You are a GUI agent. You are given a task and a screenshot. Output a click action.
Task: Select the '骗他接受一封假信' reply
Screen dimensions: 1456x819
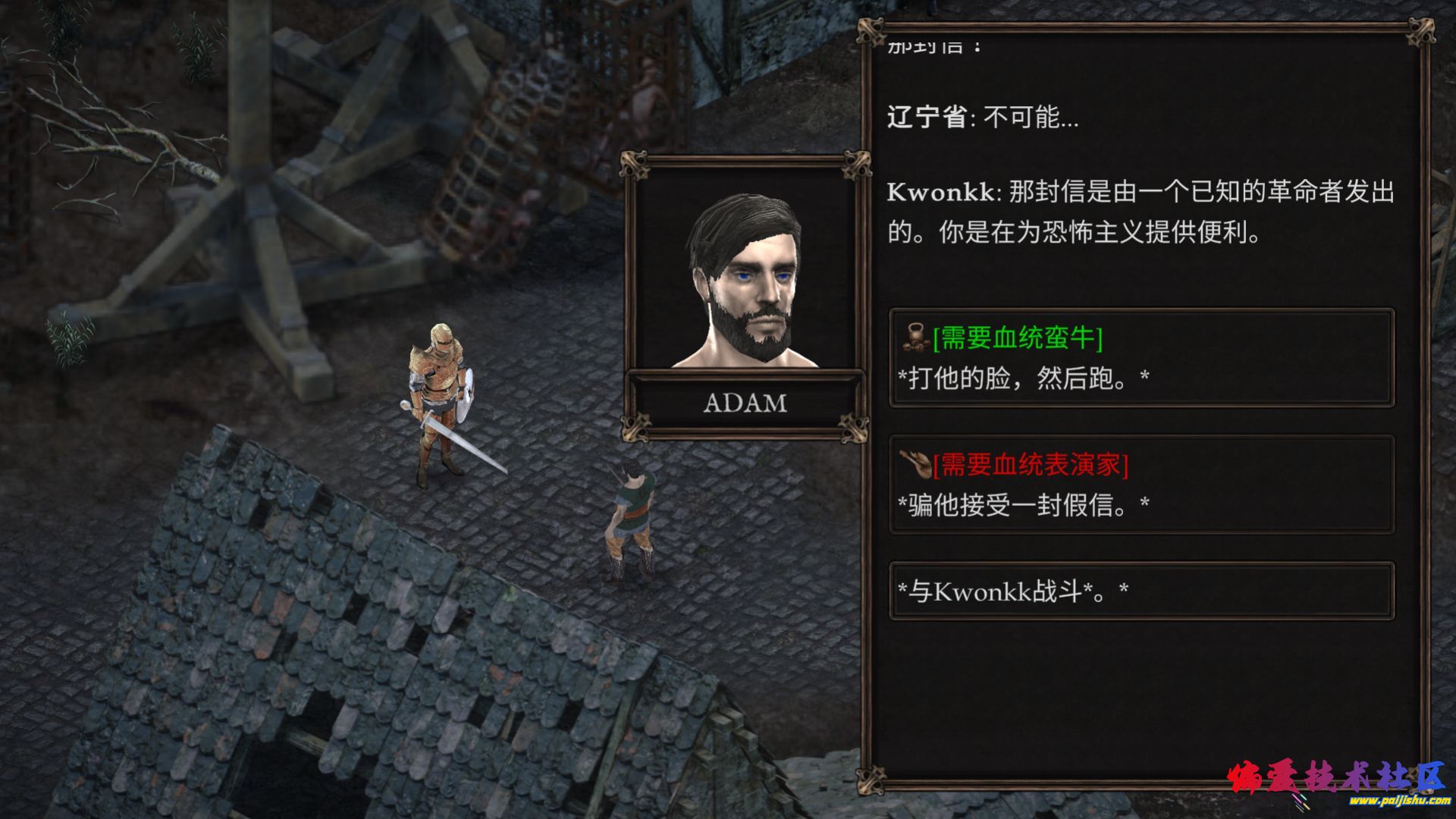pyautogui.click(x=1141, y=485)
